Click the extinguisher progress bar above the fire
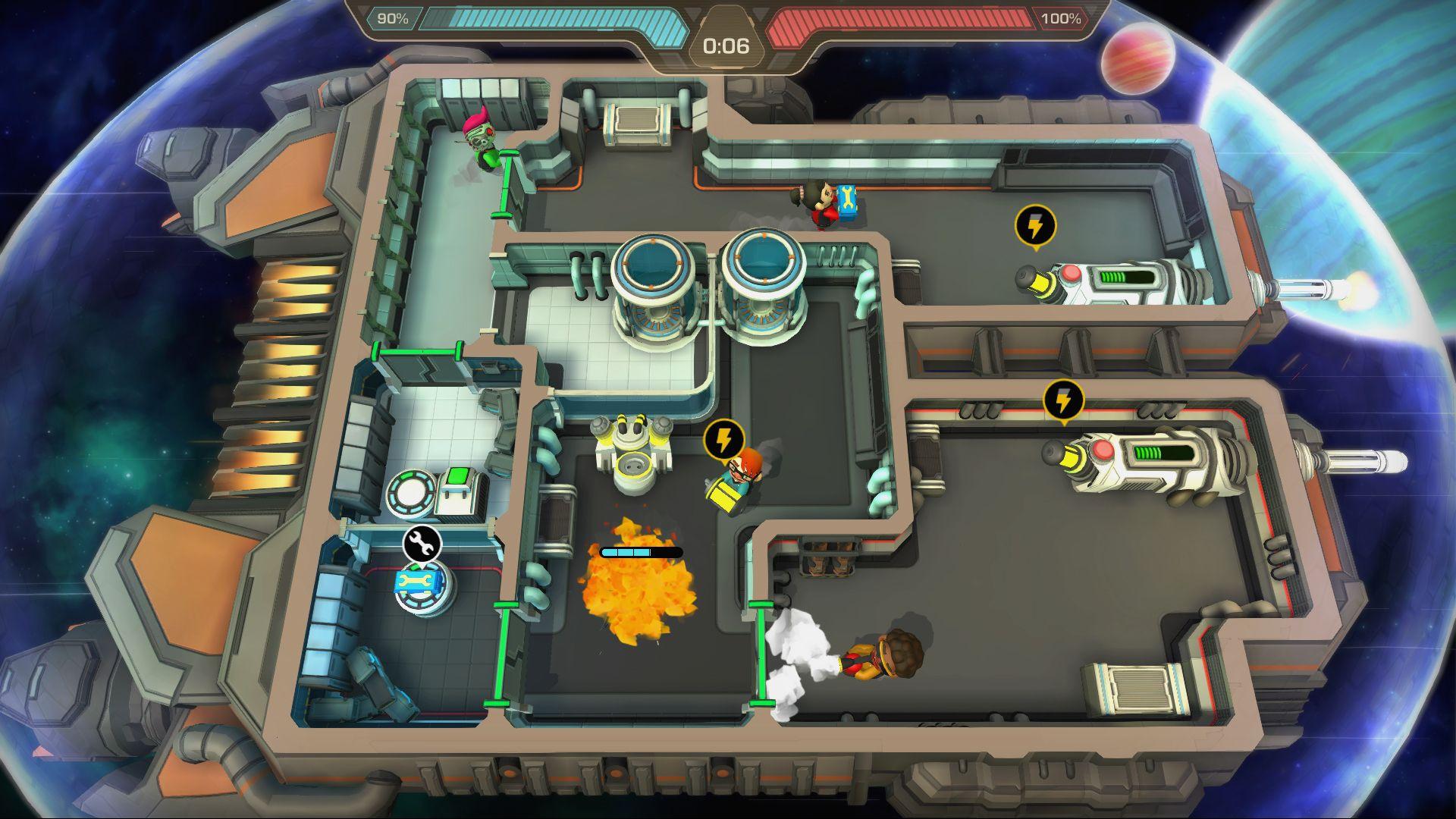Viewport: 1456px width, 819px height. pyautogui.click(x=641, y=554)
